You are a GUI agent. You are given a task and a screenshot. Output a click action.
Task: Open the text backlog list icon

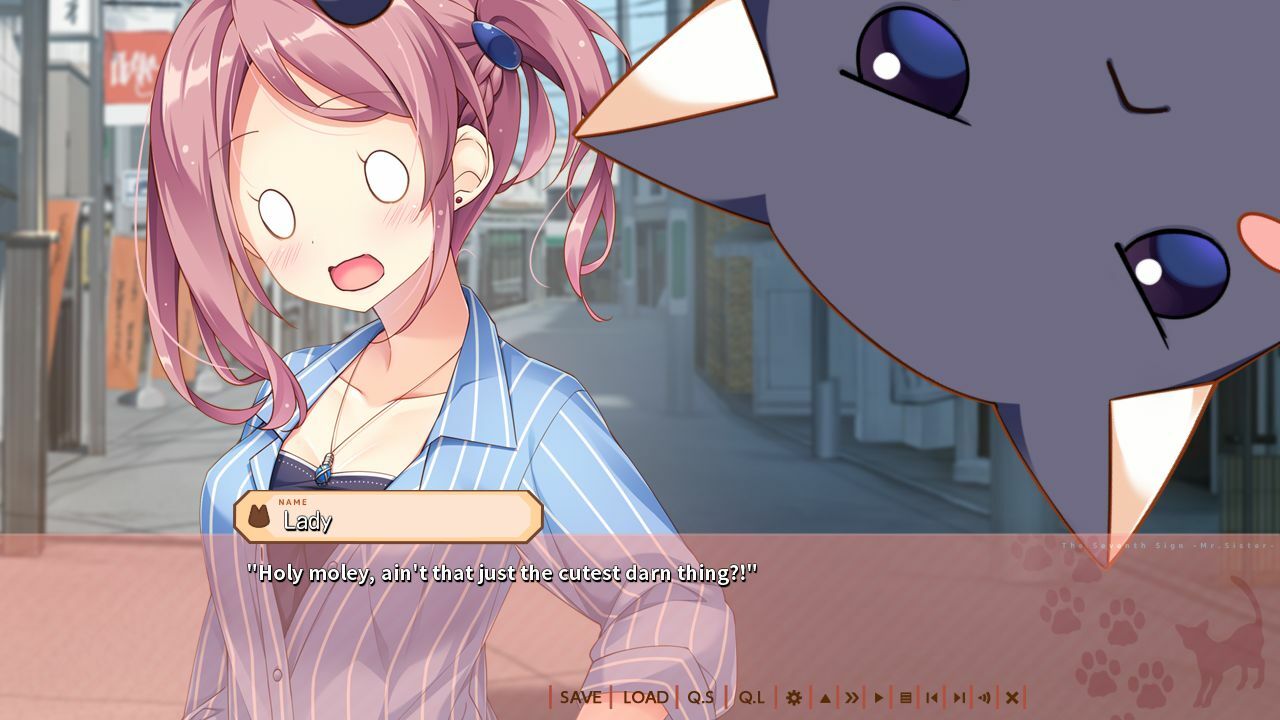pos(906,697)
